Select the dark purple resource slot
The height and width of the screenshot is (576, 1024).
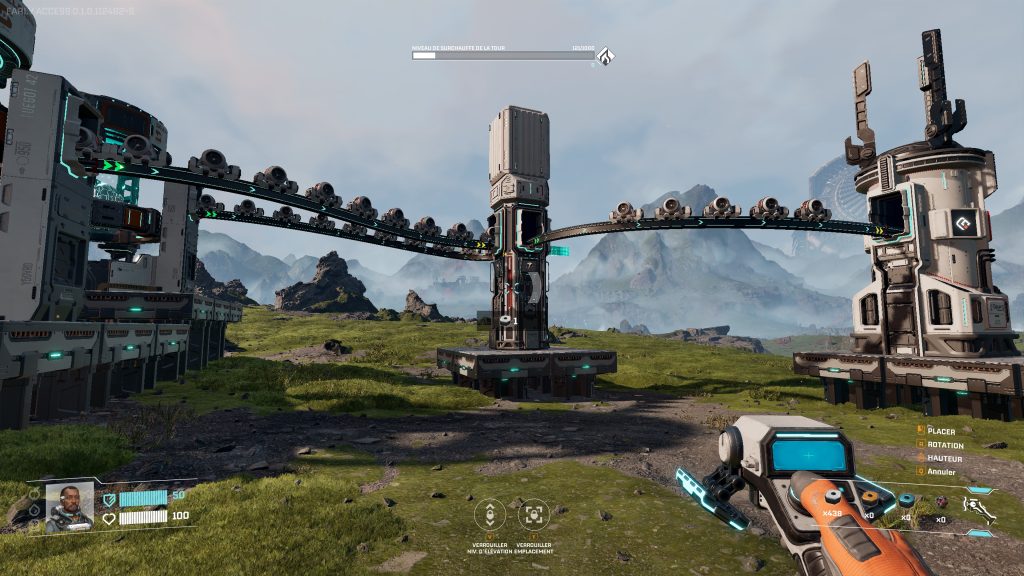(940, 500)
